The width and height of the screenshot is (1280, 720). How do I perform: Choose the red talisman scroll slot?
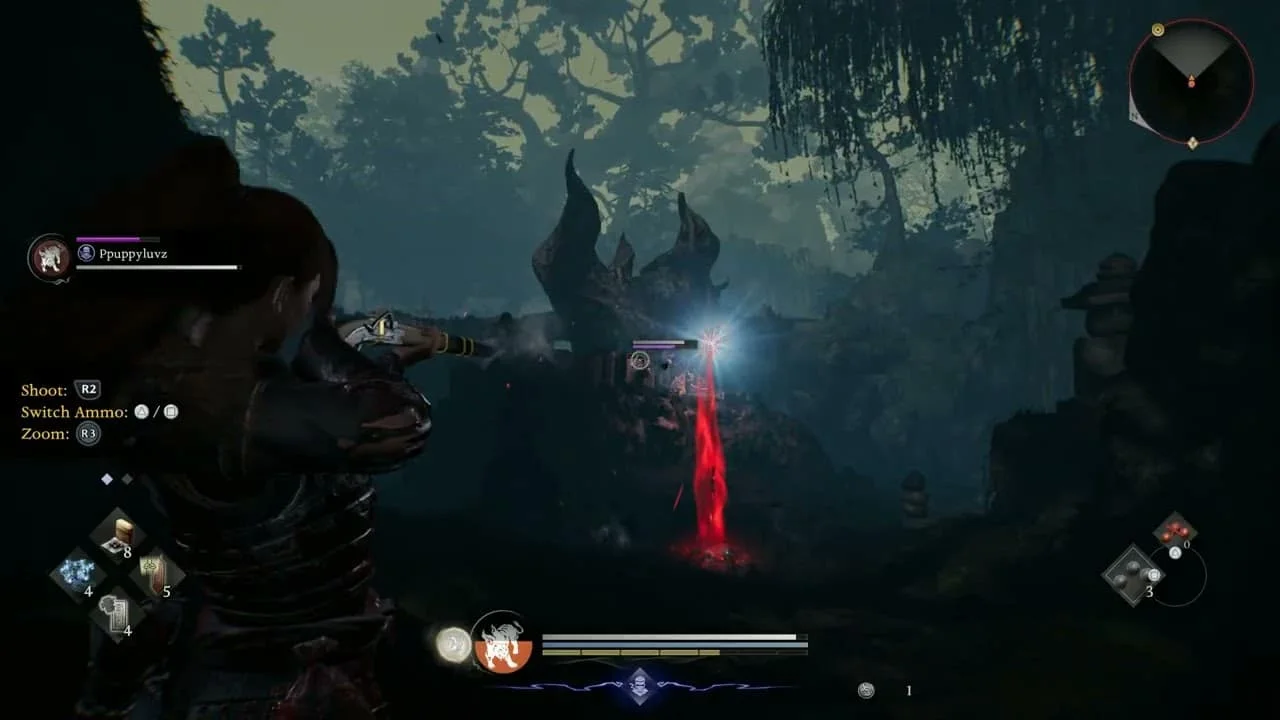157,575
